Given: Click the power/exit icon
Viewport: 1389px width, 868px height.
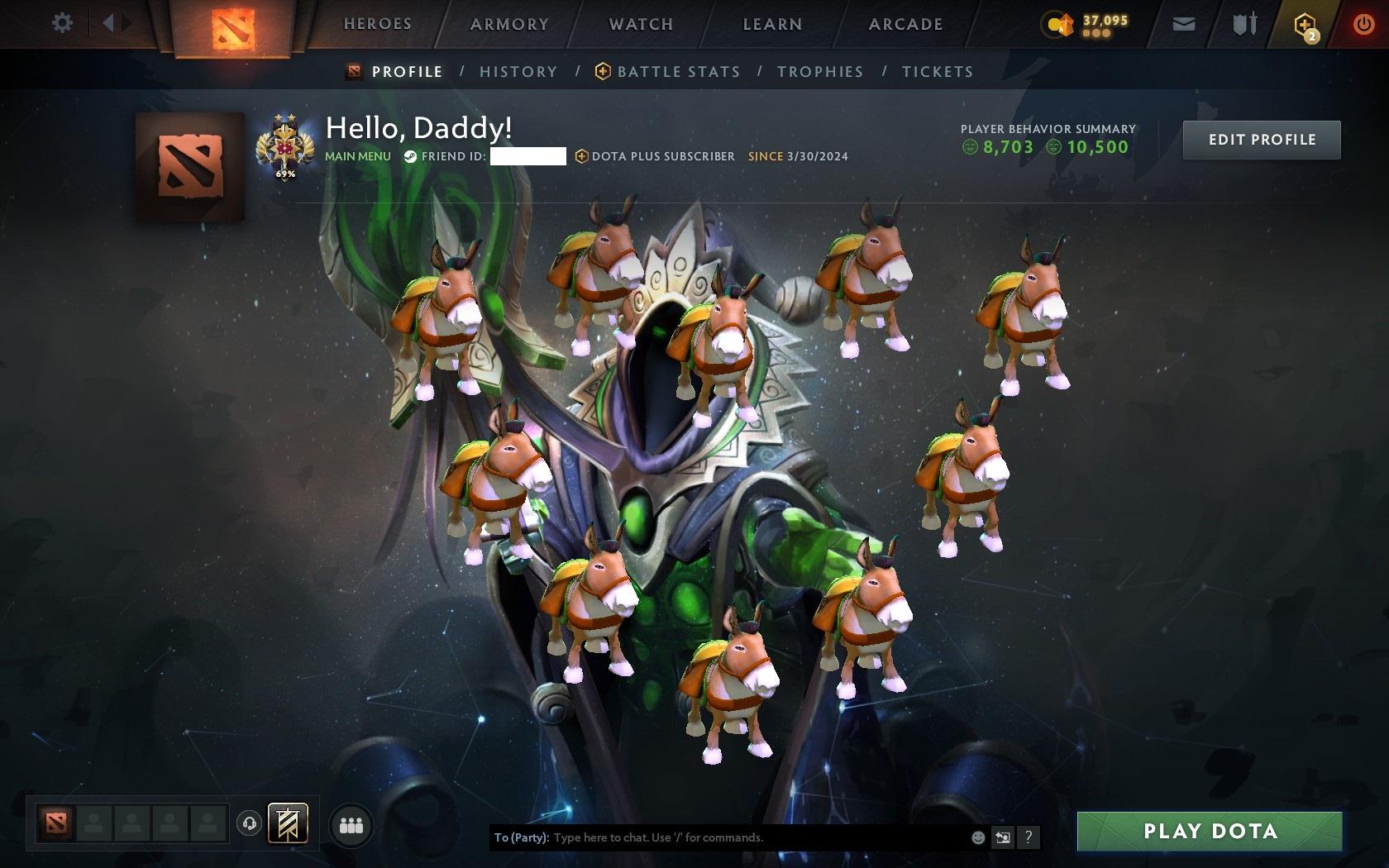Looking at the screenshot, I should pyautogui.click(x=1363, y=22).
